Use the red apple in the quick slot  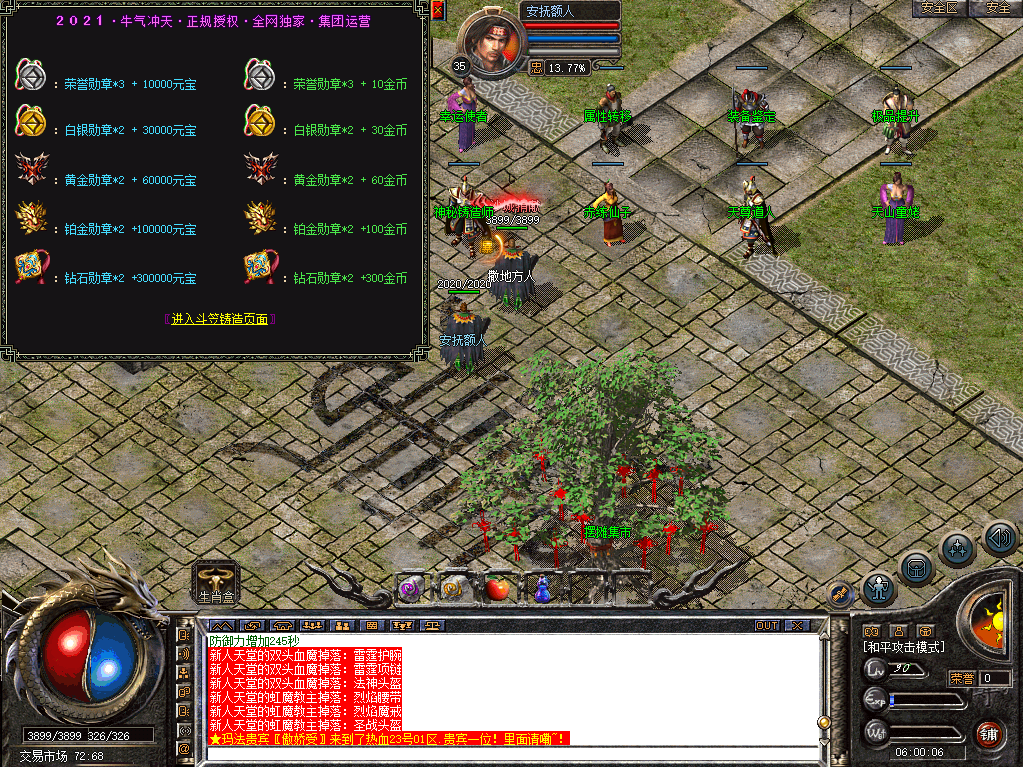(497, 588)
